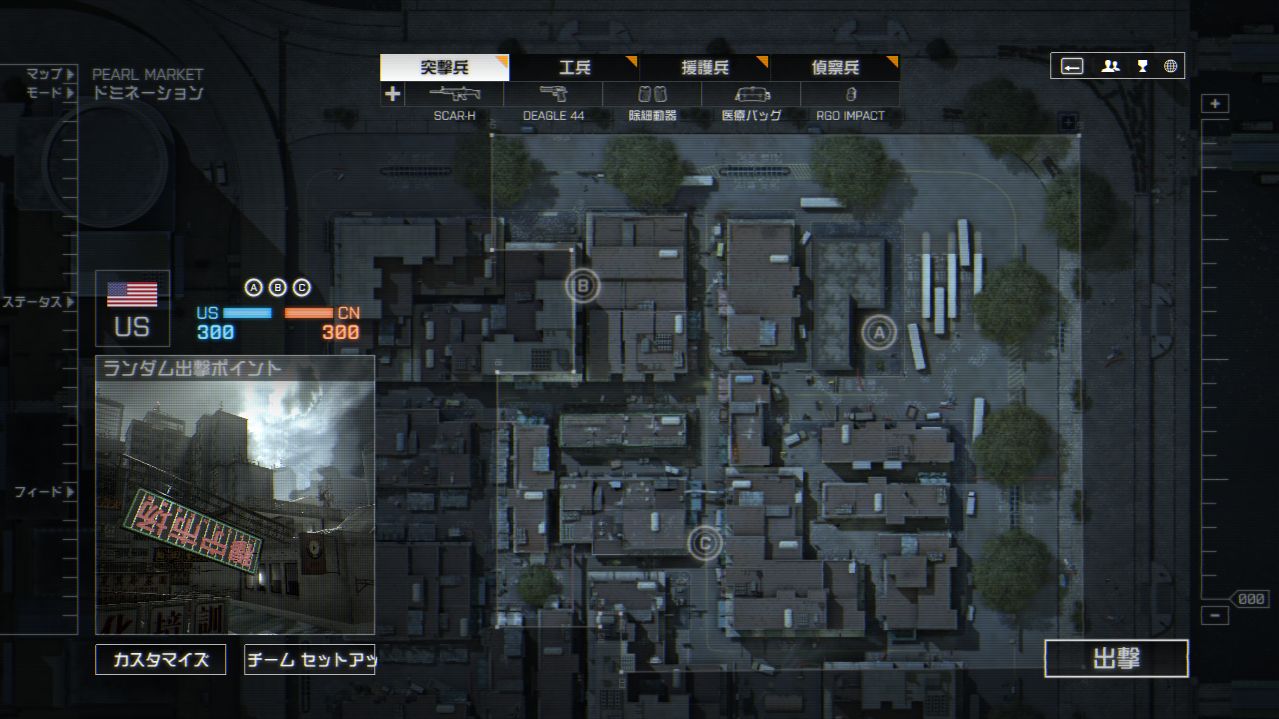Open the チーム セットアップ team setup
The height and width of the screenshot is (719, 1279).
click(309, 660)
